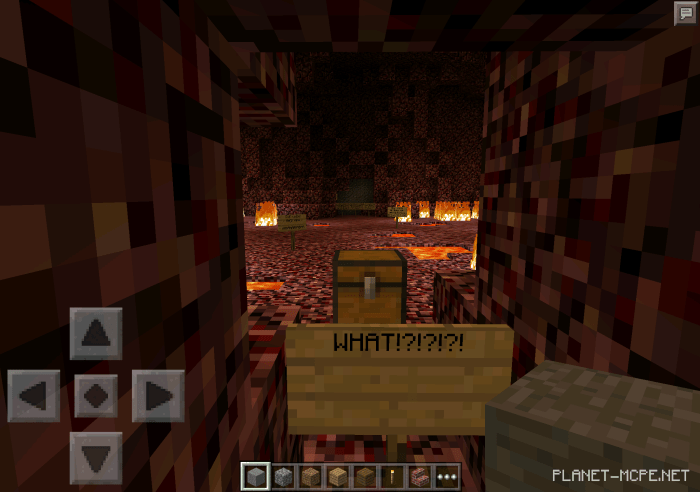
Task: Tap the diamond jump button
Action: coord(96,395)
